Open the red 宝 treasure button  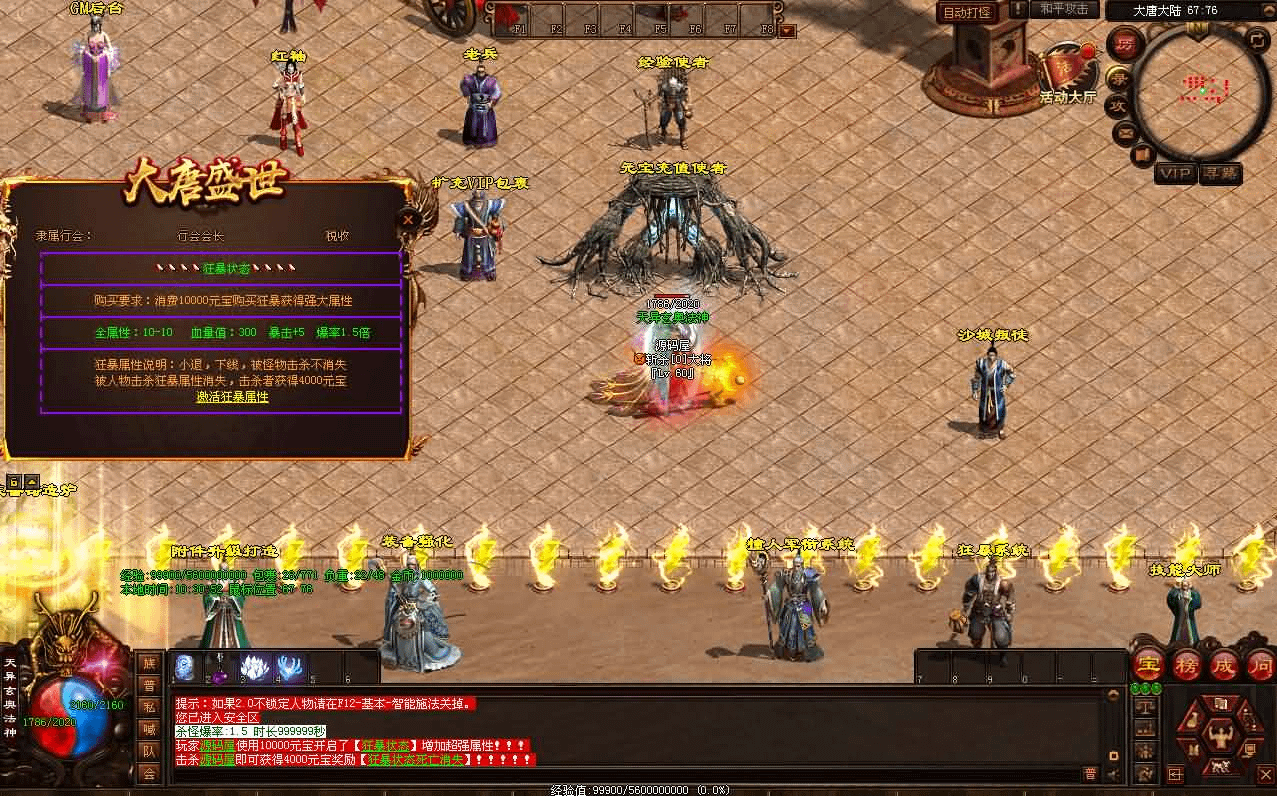(1150, 666)
